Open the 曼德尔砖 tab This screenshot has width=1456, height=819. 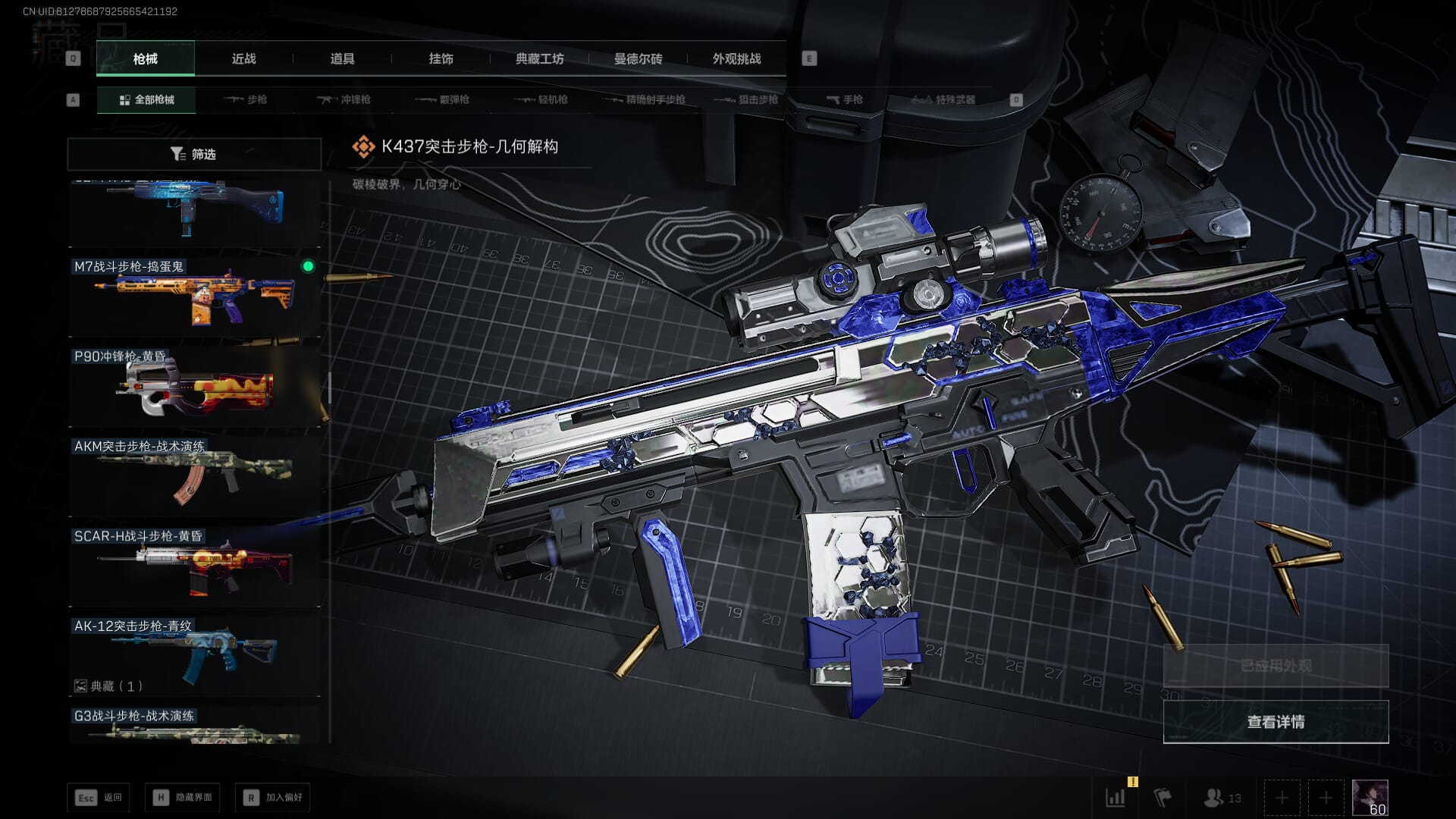point(638,59)
